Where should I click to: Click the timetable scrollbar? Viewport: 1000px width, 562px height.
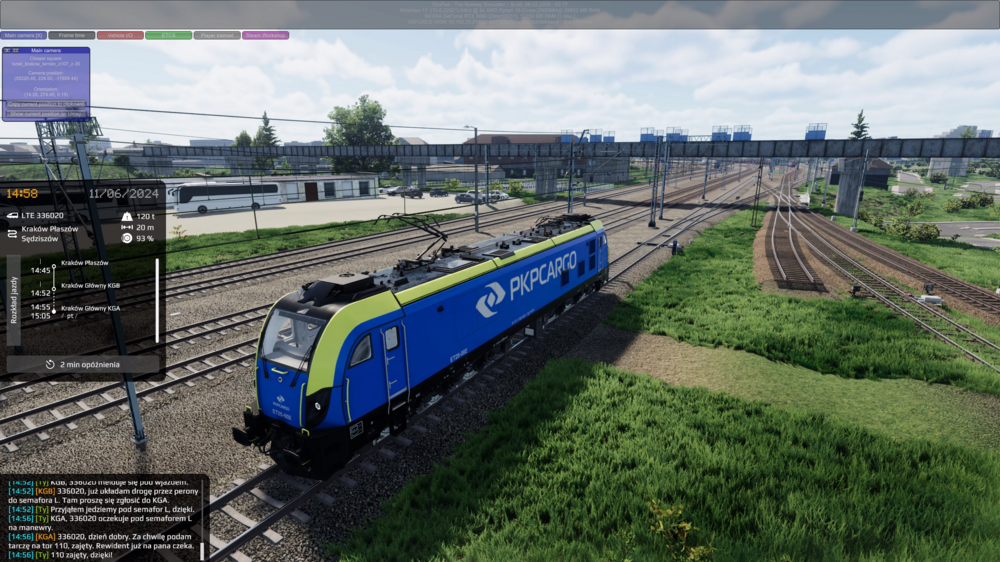pyautogui.click(x=157, y=300)
